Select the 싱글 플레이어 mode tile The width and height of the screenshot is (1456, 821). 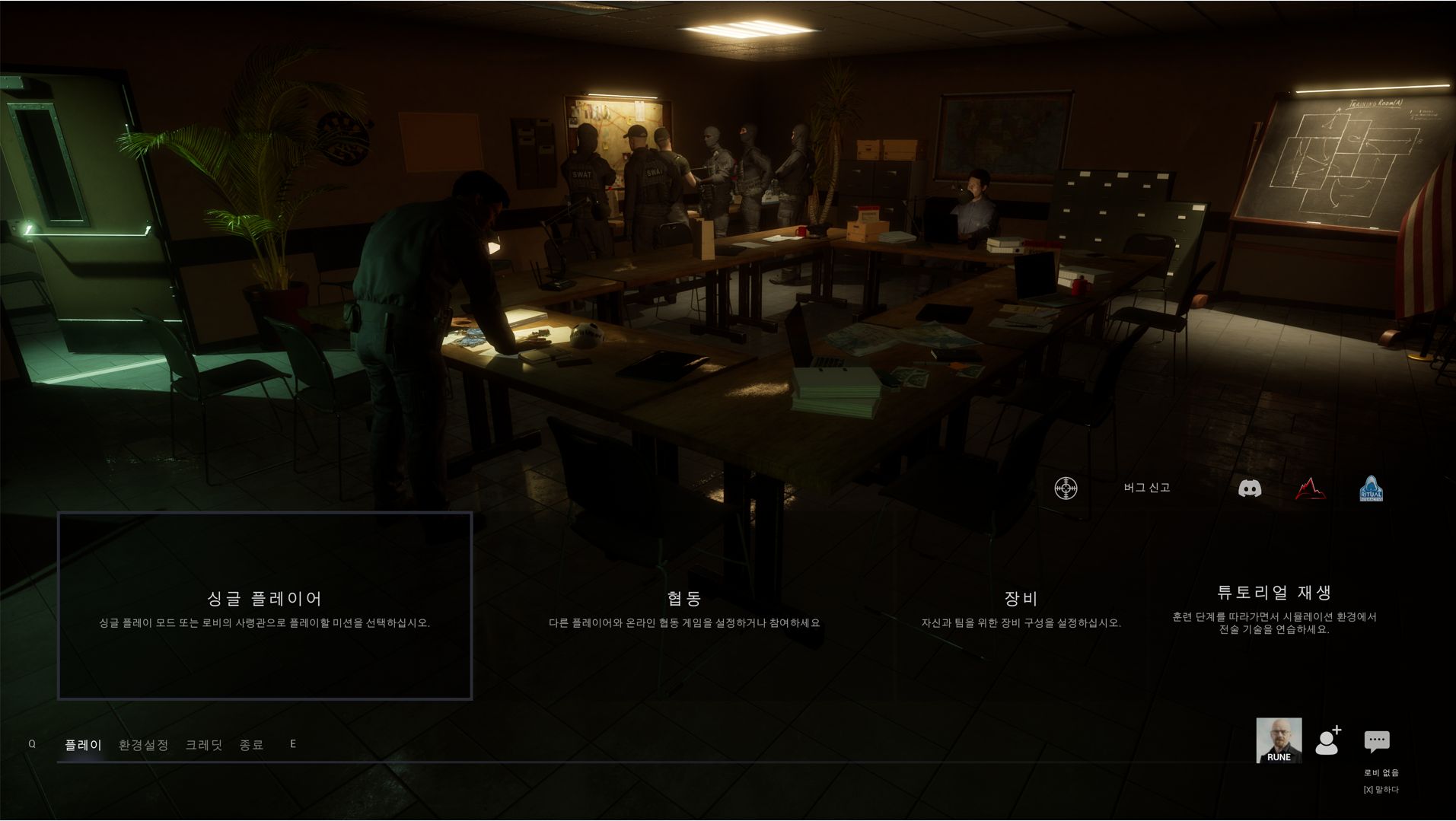click(x=265, y=606)
